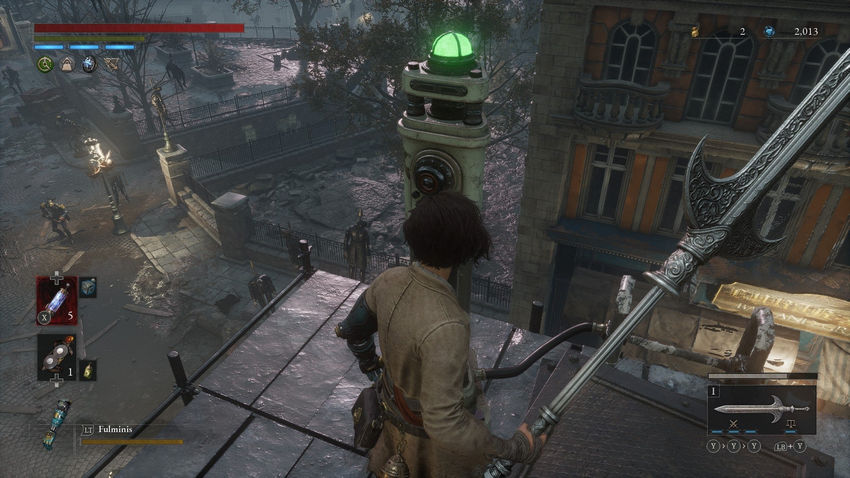The width and height of the screenshot is (850, 478).
Task: Click the small yellow lantern item icon
Action: pos(88,370)
